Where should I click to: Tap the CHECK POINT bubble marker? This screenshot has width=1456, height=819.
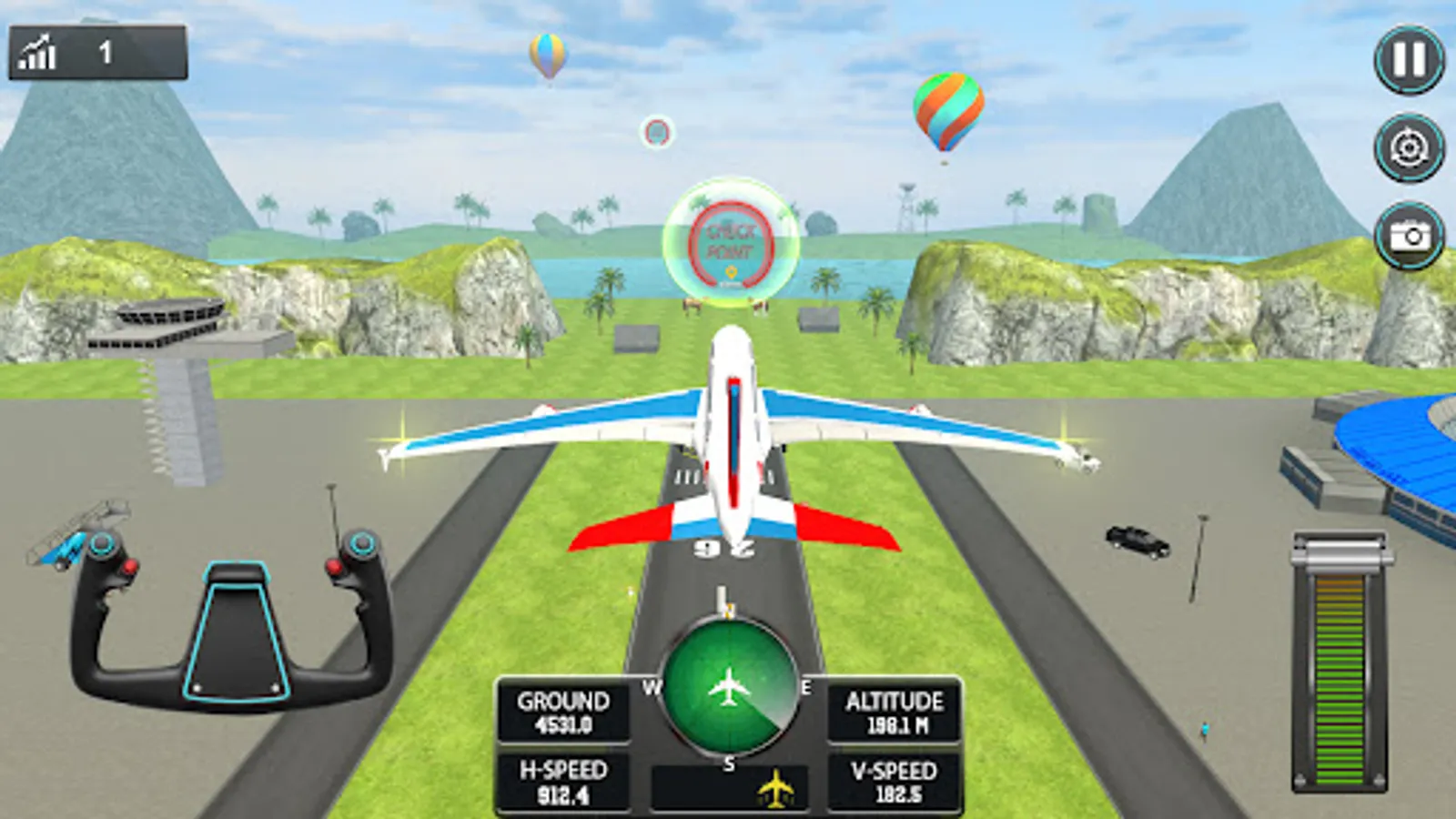[x=728, y=238]
